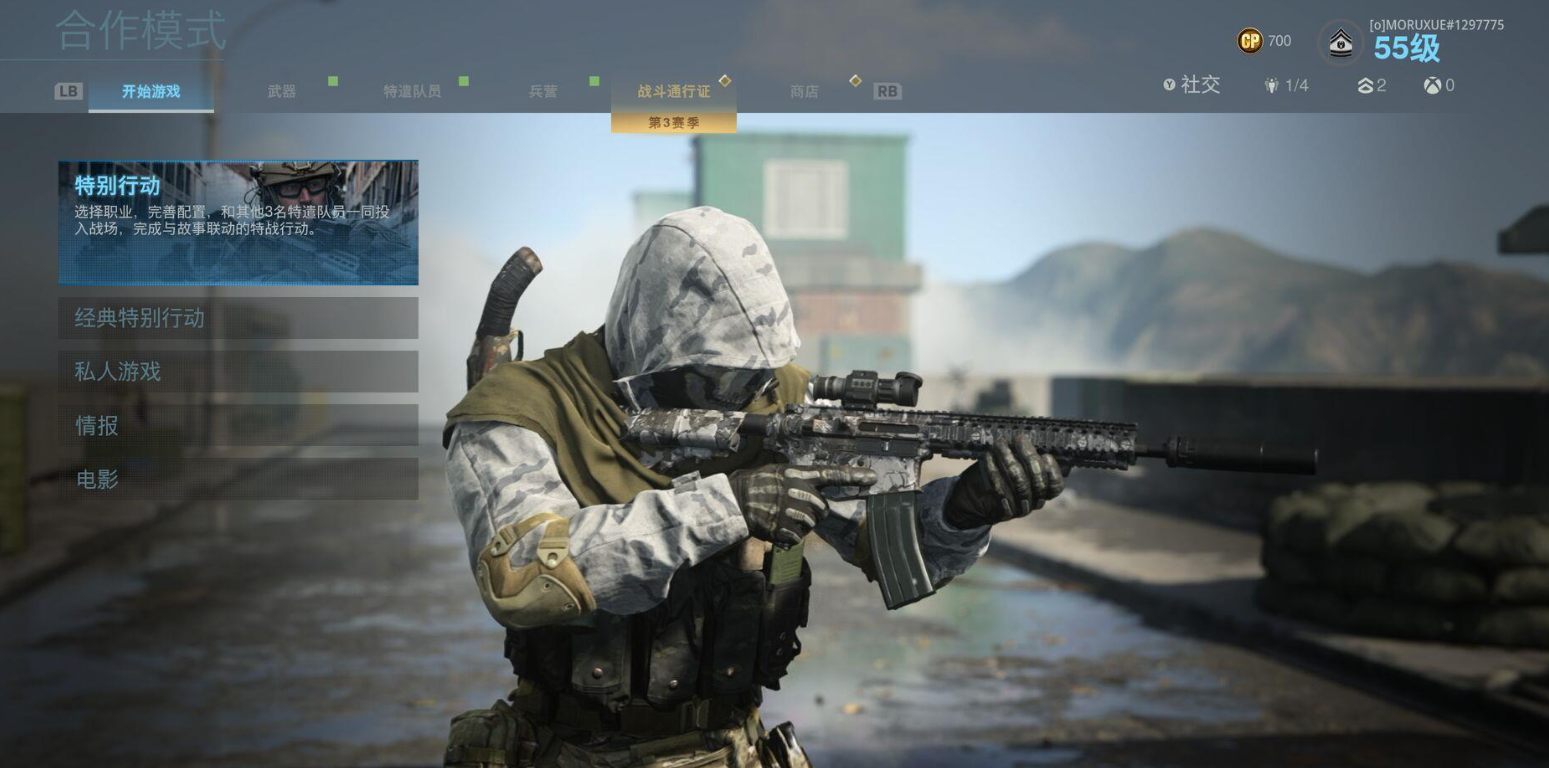Screen dimensions: 1549x768
Task: Go to the 兵营 tab
Action: point(543,91)
